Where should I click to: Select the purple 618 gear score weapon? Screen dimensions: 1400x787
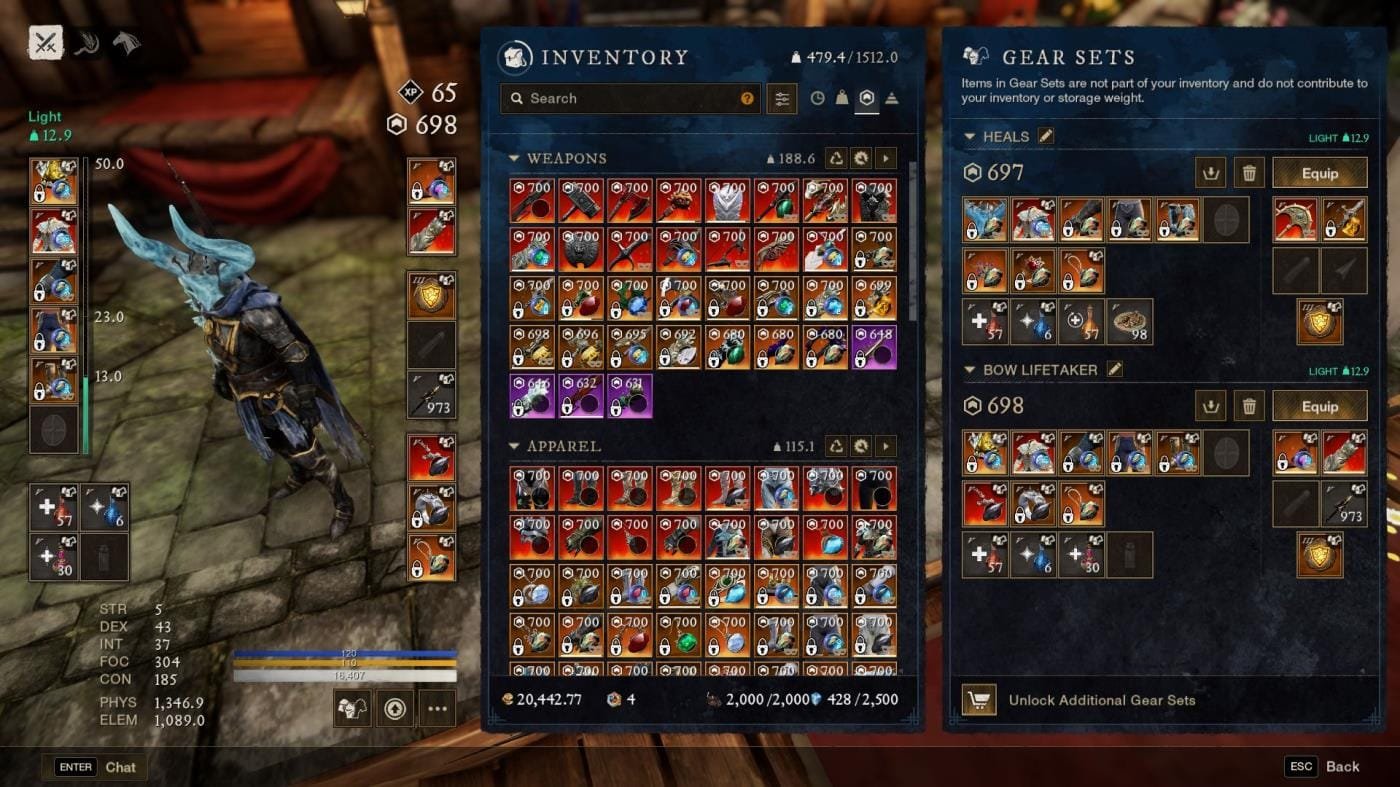(x=873, y=347)
